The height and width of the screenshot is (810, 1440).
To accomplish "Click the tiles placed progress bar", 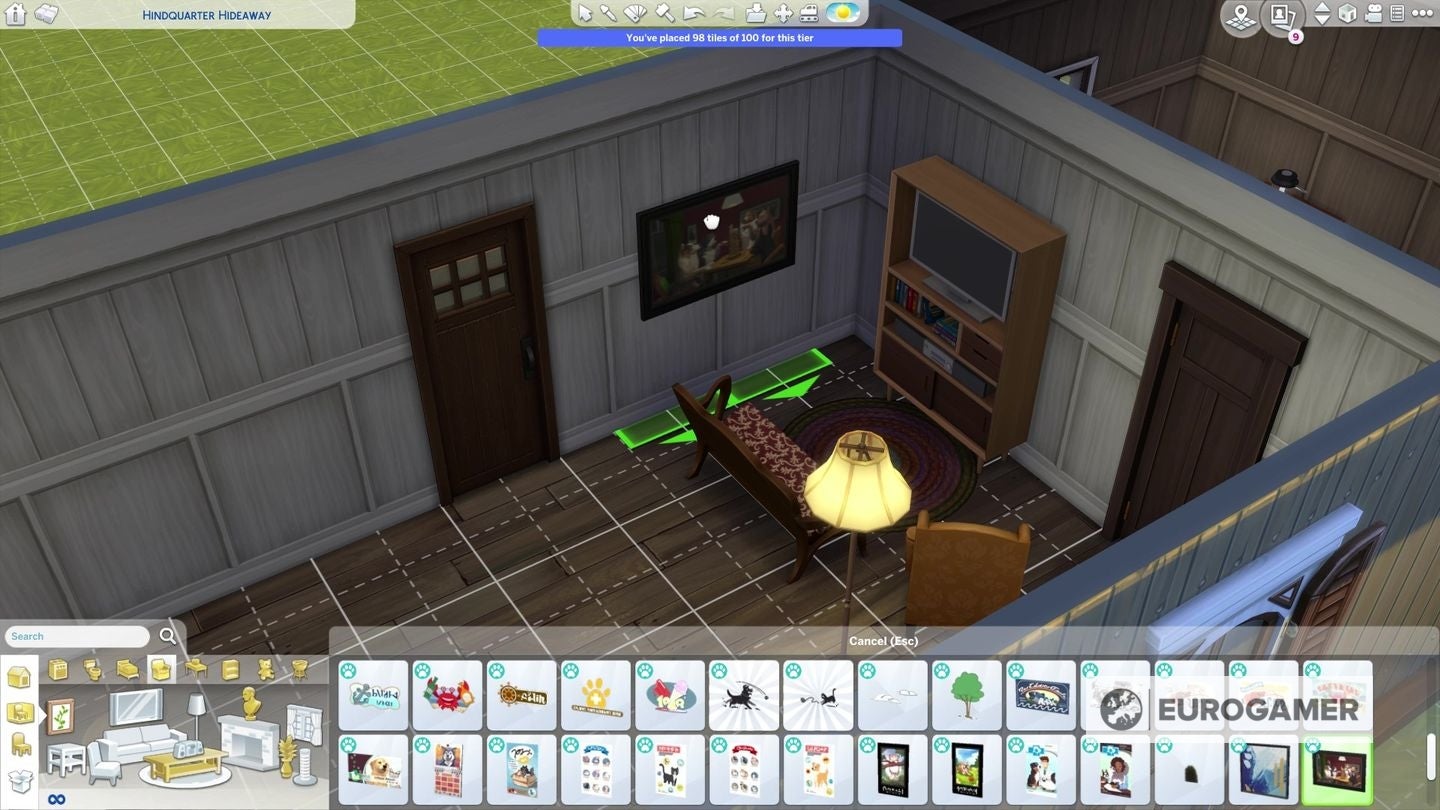I will tap(721, 37).
